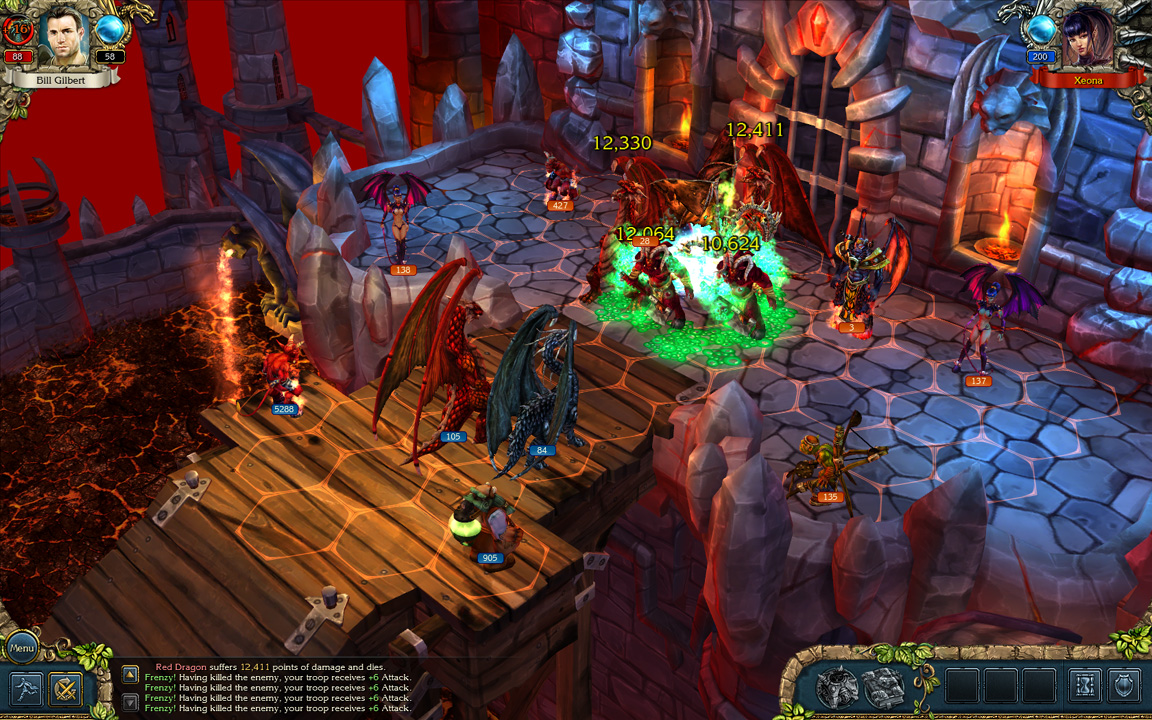Target the enemy stack of 427

(560, 180)
